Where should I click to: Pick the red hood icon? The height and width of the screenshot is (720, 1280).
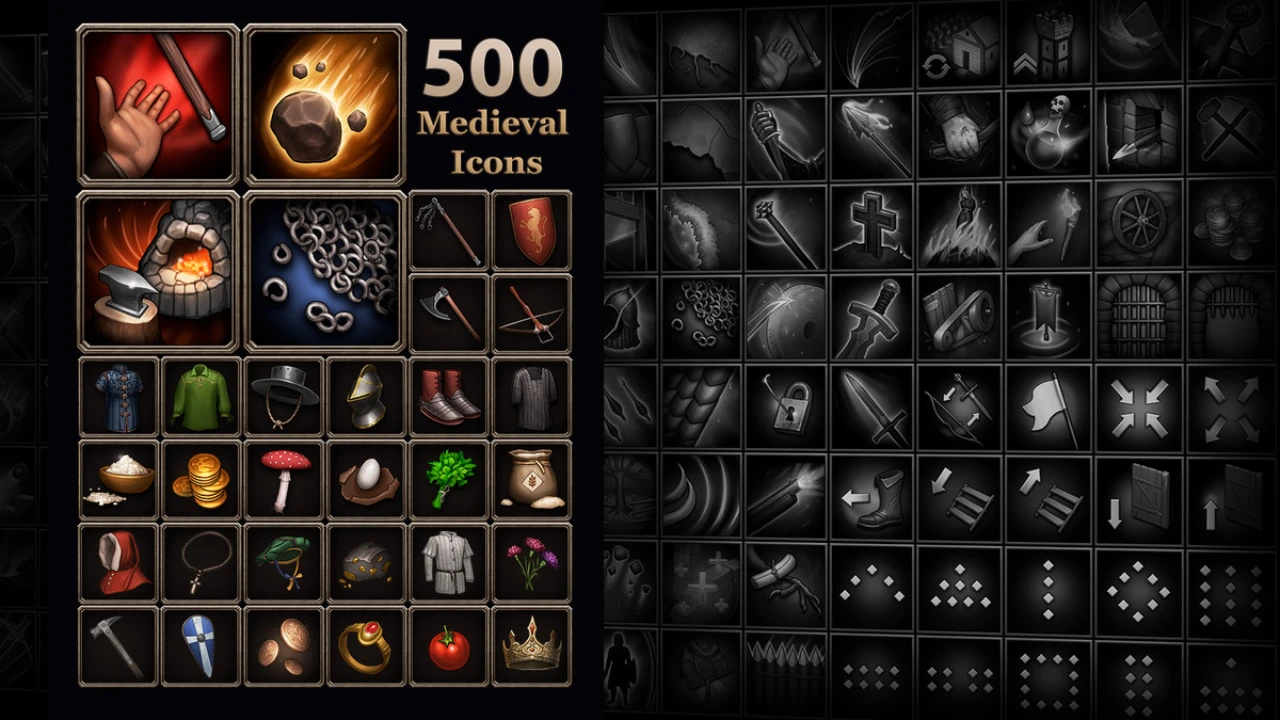pos(119,563)
